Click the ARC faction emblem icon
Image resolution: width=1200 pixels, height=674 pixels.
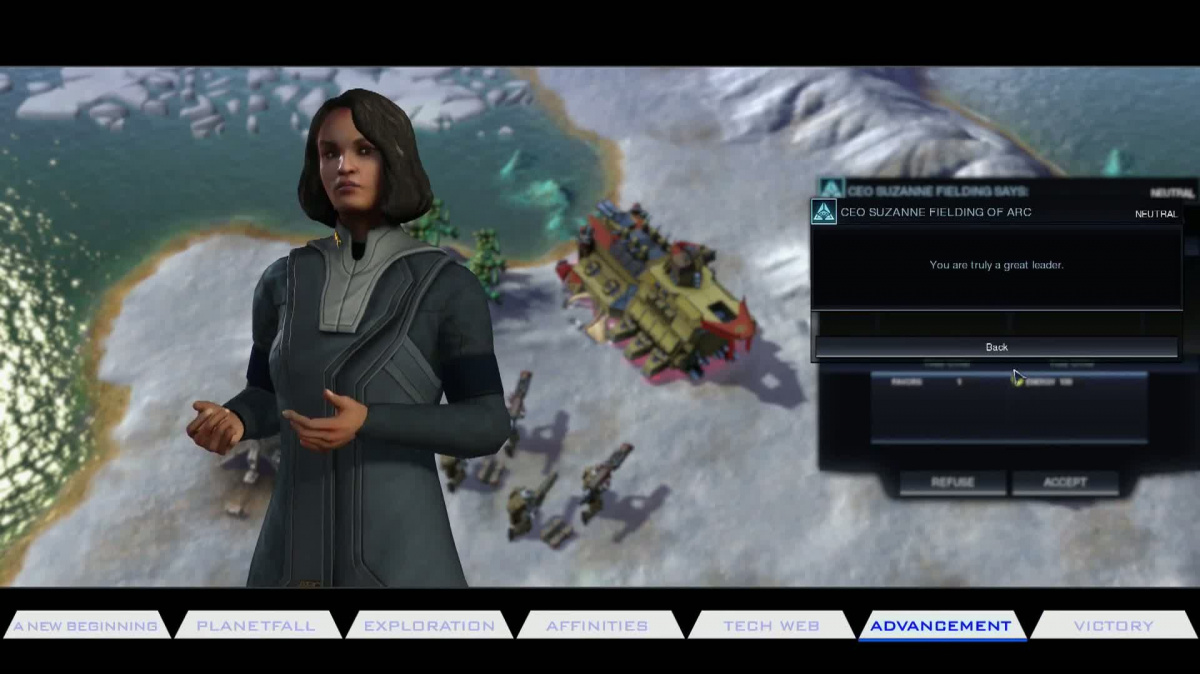(x=824, y=212)
